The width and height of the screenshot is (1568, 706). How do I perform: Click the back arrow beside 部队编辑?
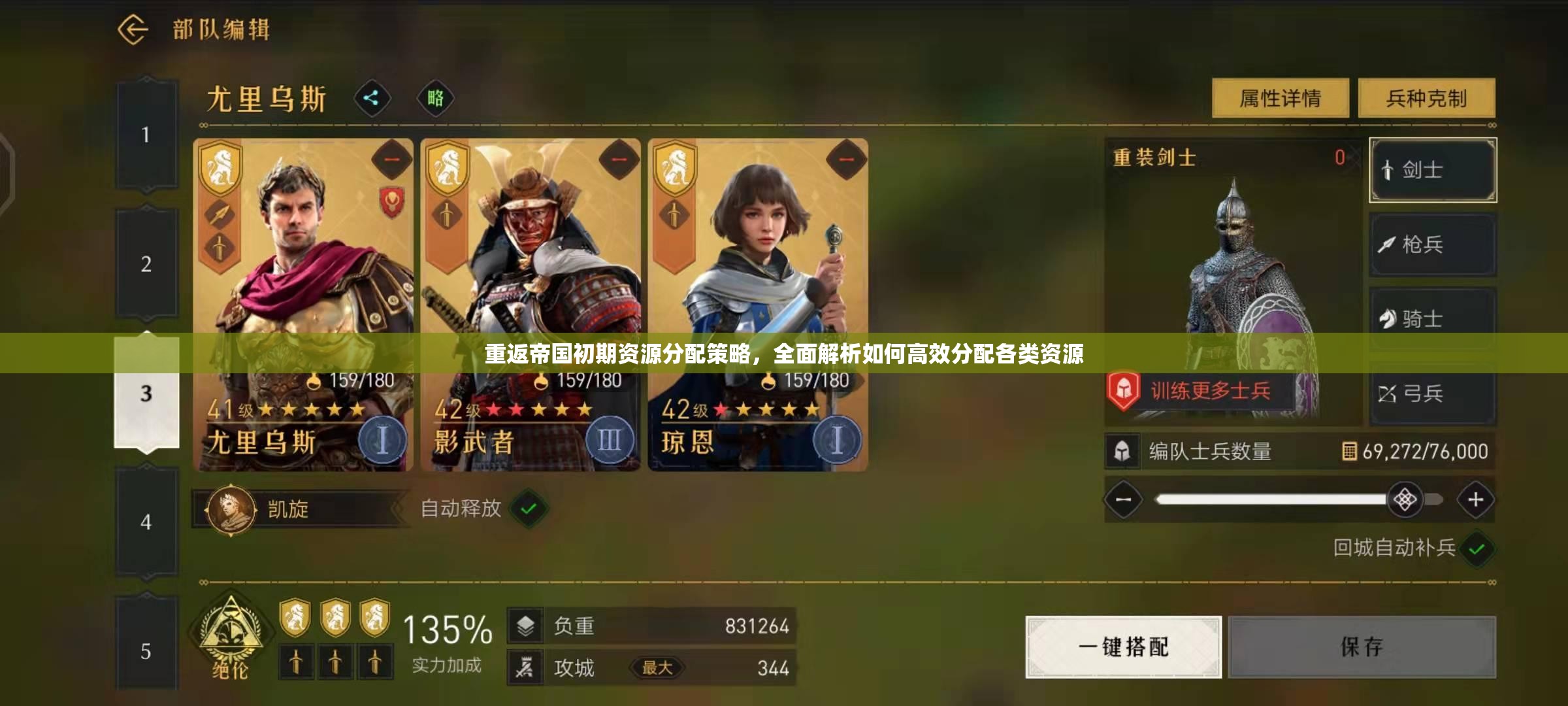(x=135, y=28)
